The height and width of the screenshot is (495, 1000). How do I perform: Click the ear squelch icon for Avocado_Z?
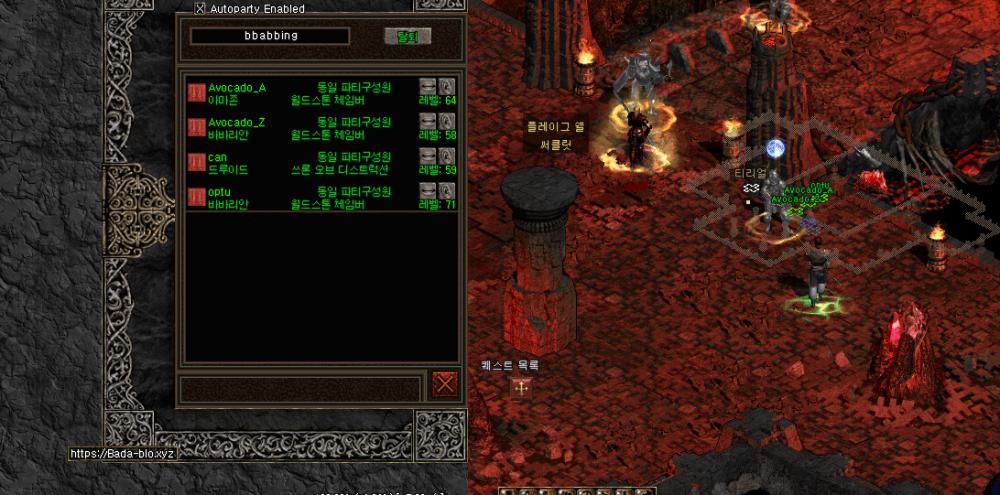(447, 121)
